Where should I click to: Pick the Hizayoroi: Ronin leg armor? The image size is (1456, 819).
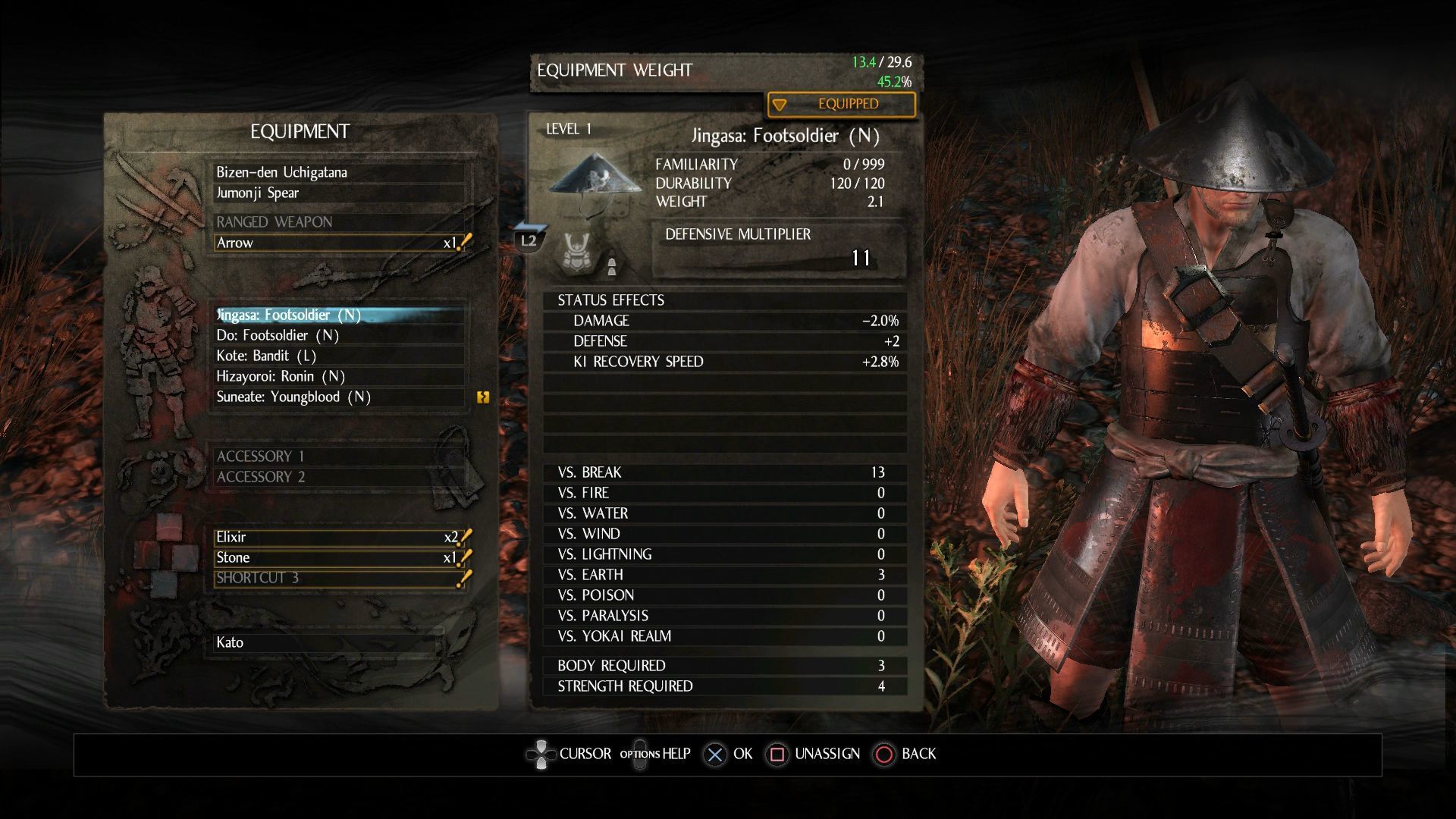(x=338, y=376)
